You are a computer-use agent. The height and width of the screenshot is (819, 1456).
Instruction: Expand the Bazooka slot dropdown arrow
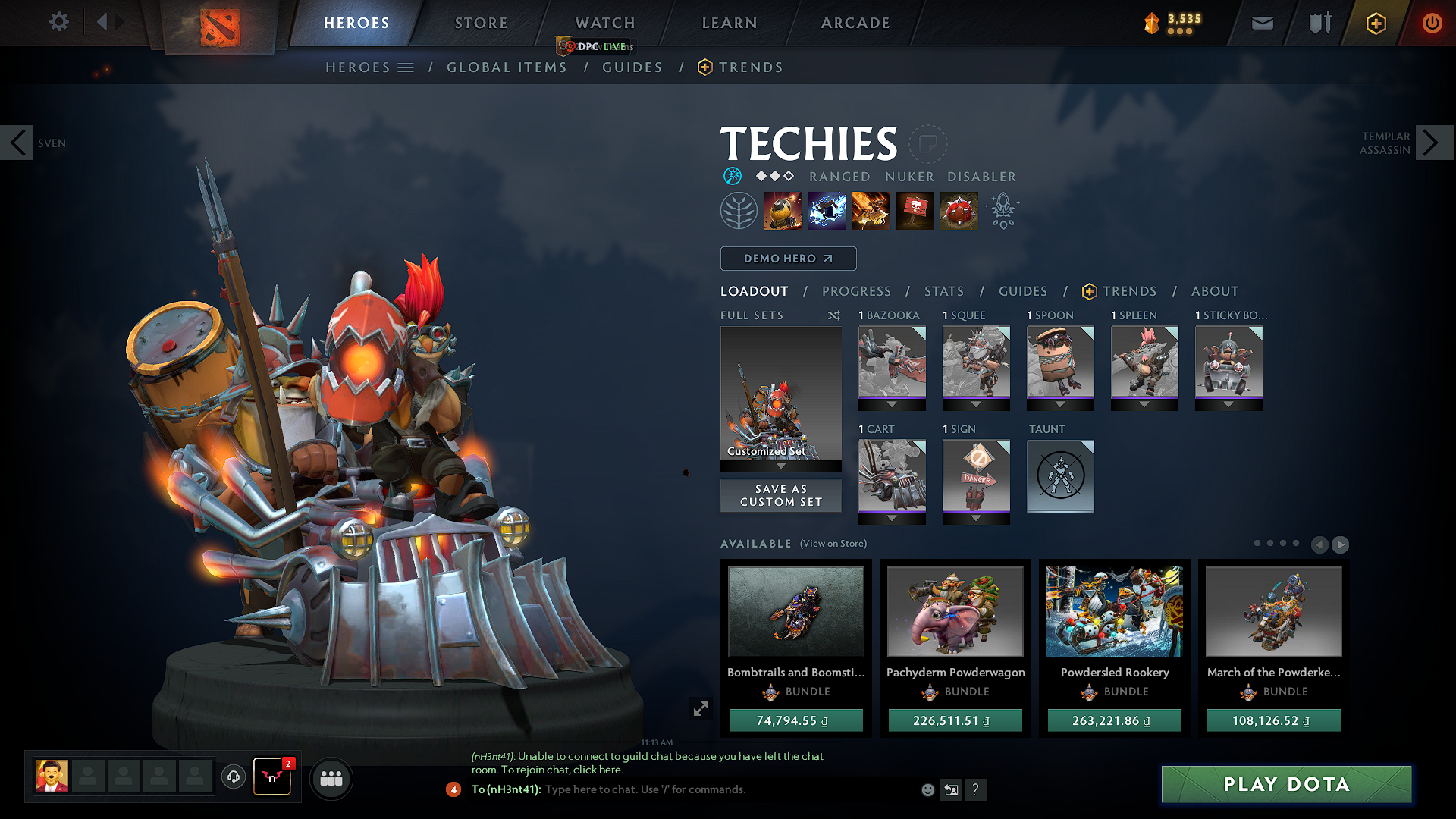tap(892, 404)
